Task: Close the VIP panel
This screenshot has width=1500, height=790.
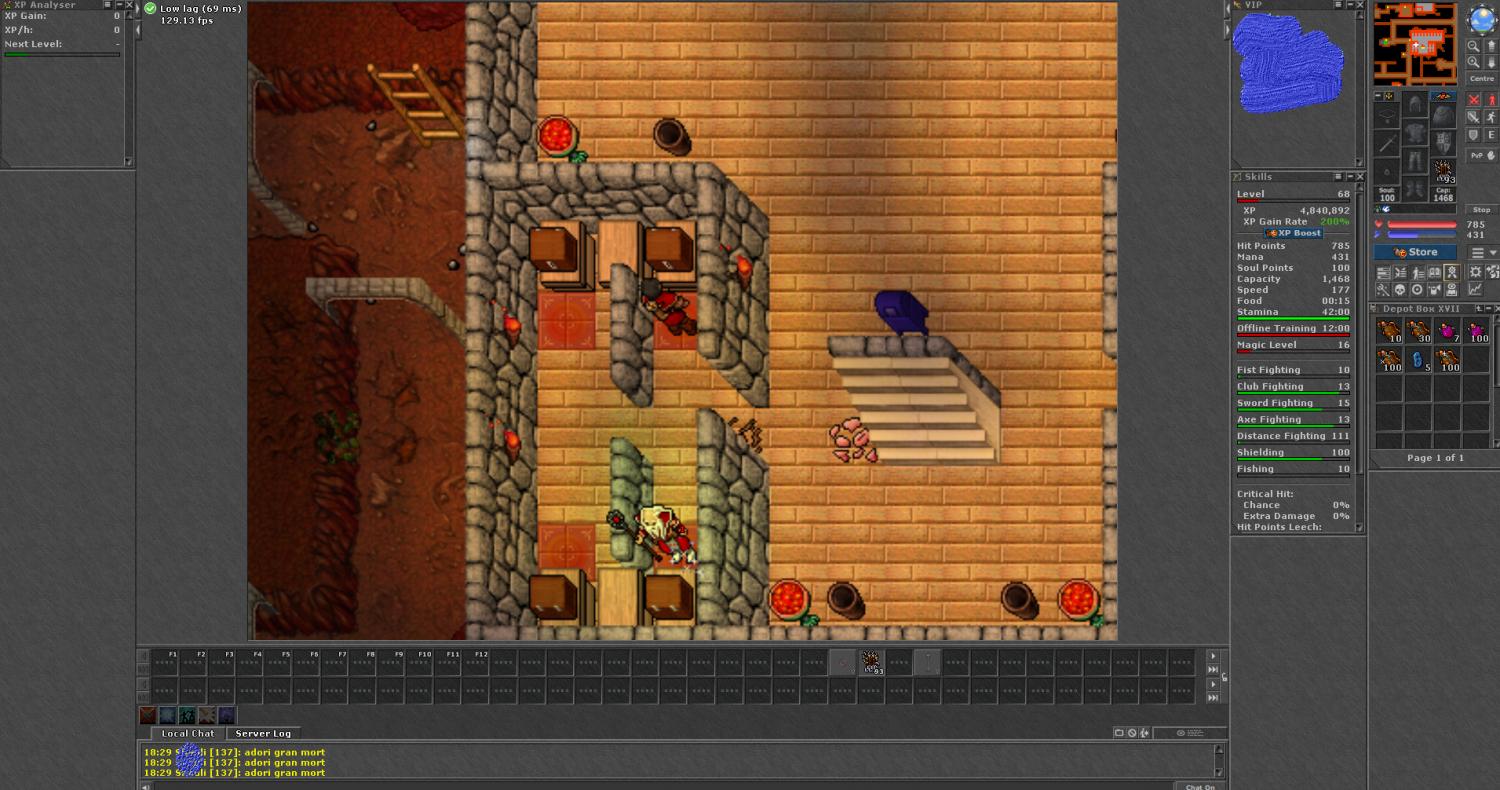Action: [1359, 5]
